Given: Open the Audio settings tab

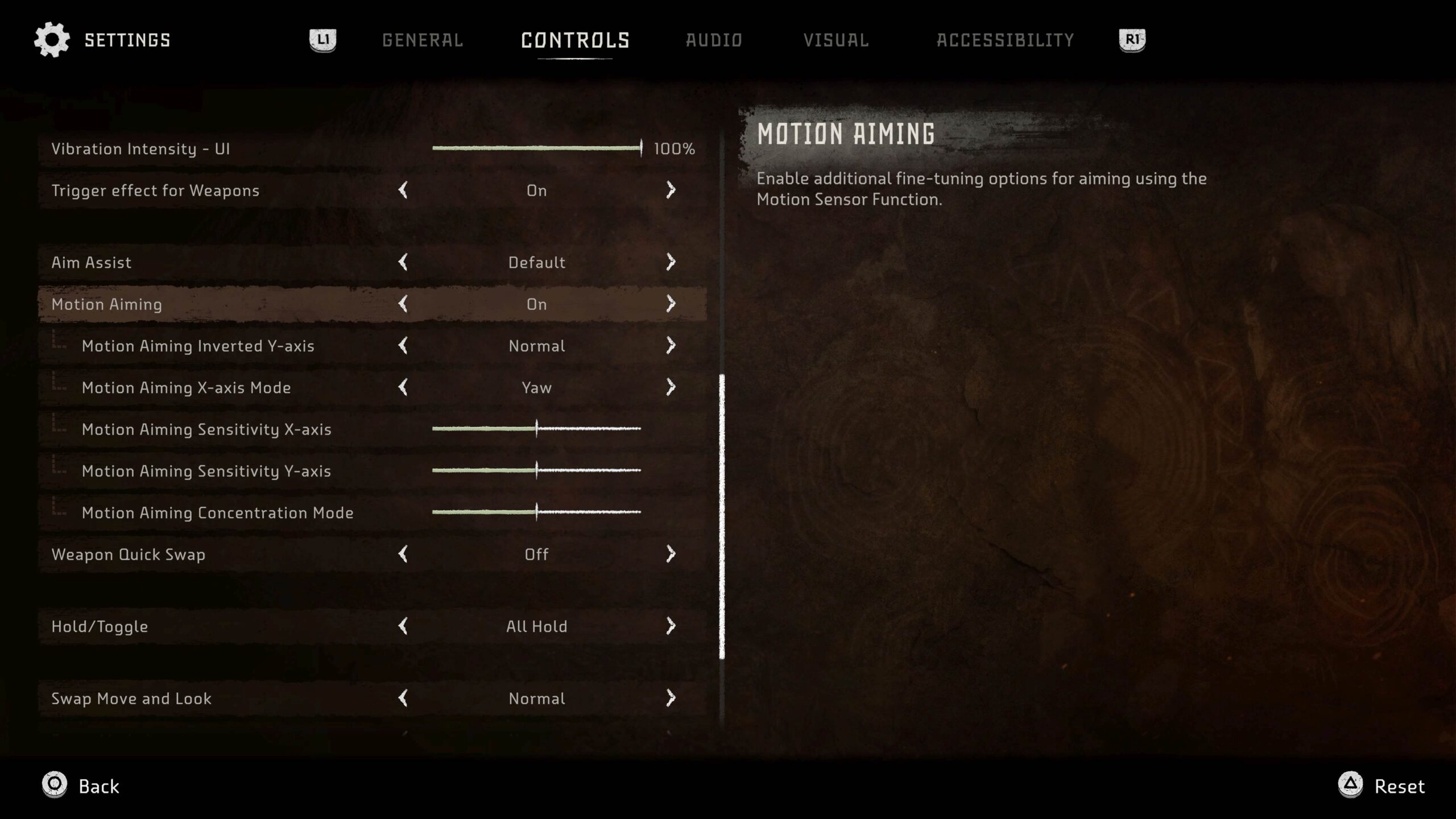Looking at the screenshot, I should click(x=714, y=40).
